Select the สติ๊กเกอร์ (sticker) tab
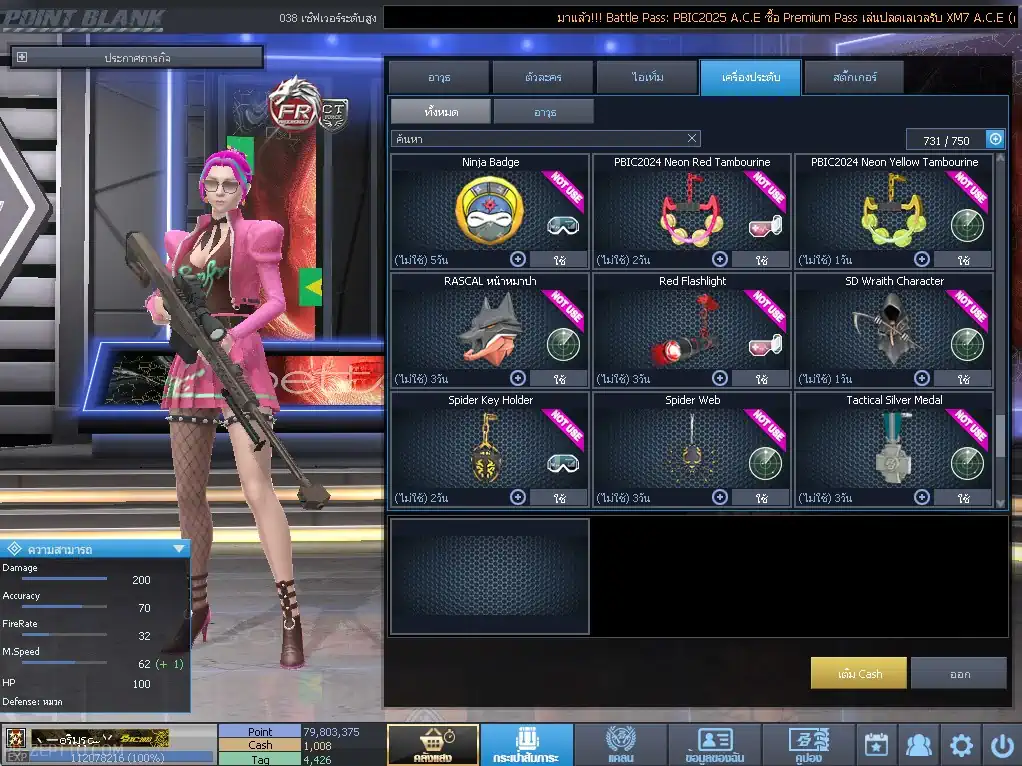Viewport: 1022px width, 766px height. (853, 77)
